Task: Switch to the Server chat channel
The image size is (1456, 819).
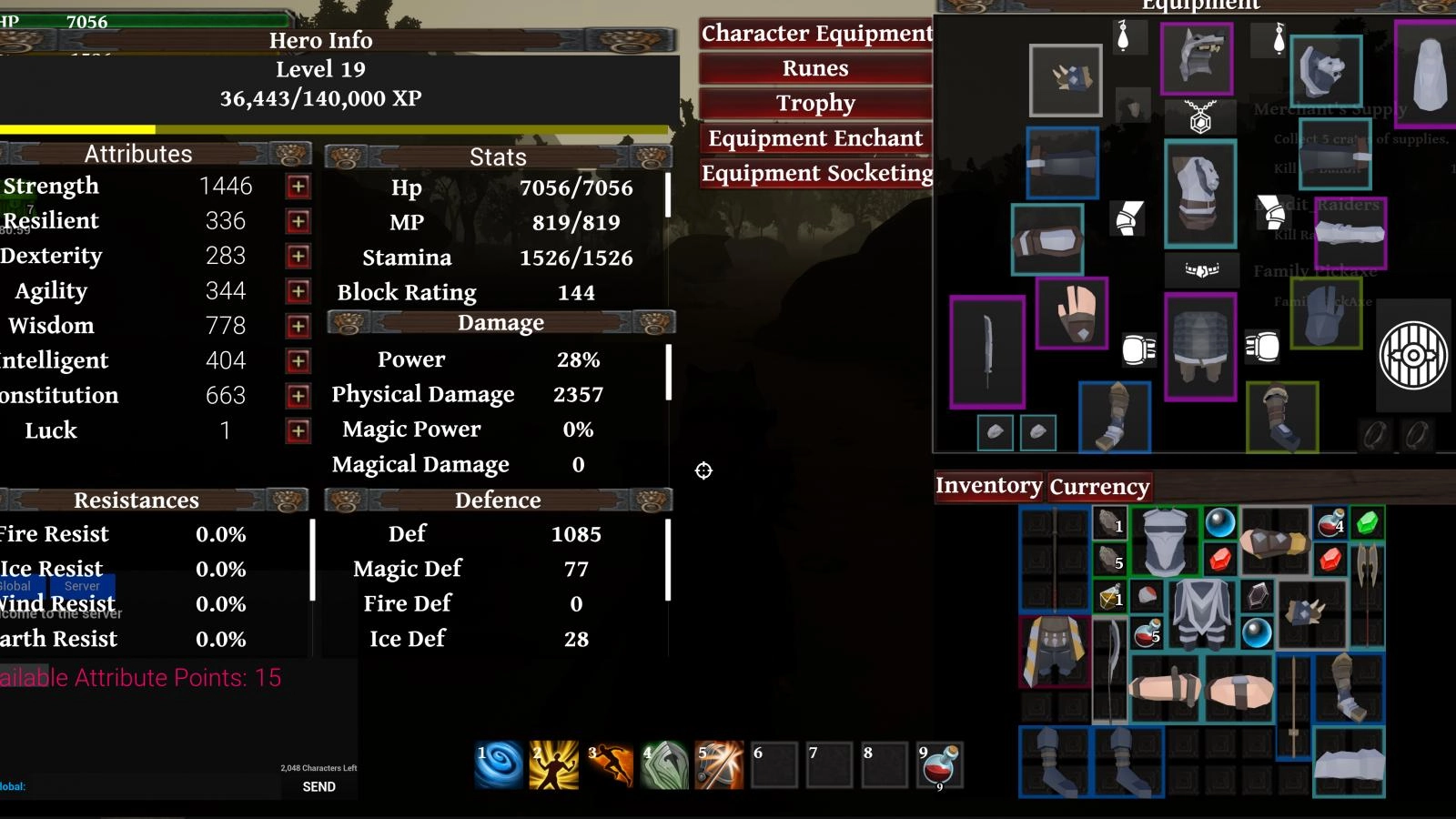Action: click(x=82, y=586)
